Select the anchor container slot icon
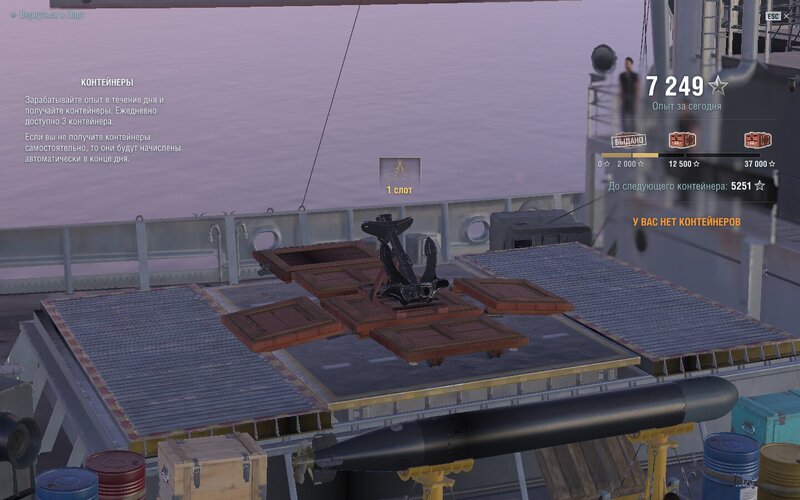 point(399,170)
